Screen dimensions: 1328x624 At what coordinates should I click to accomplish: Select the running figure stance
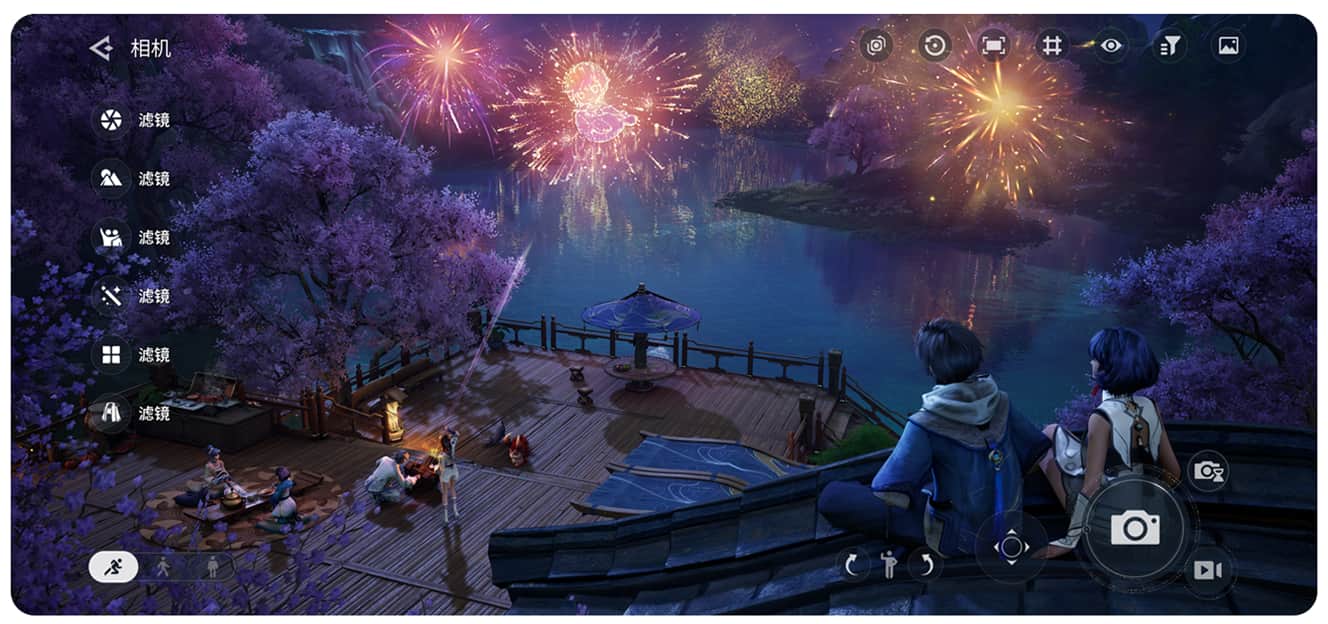pos(114,567)
